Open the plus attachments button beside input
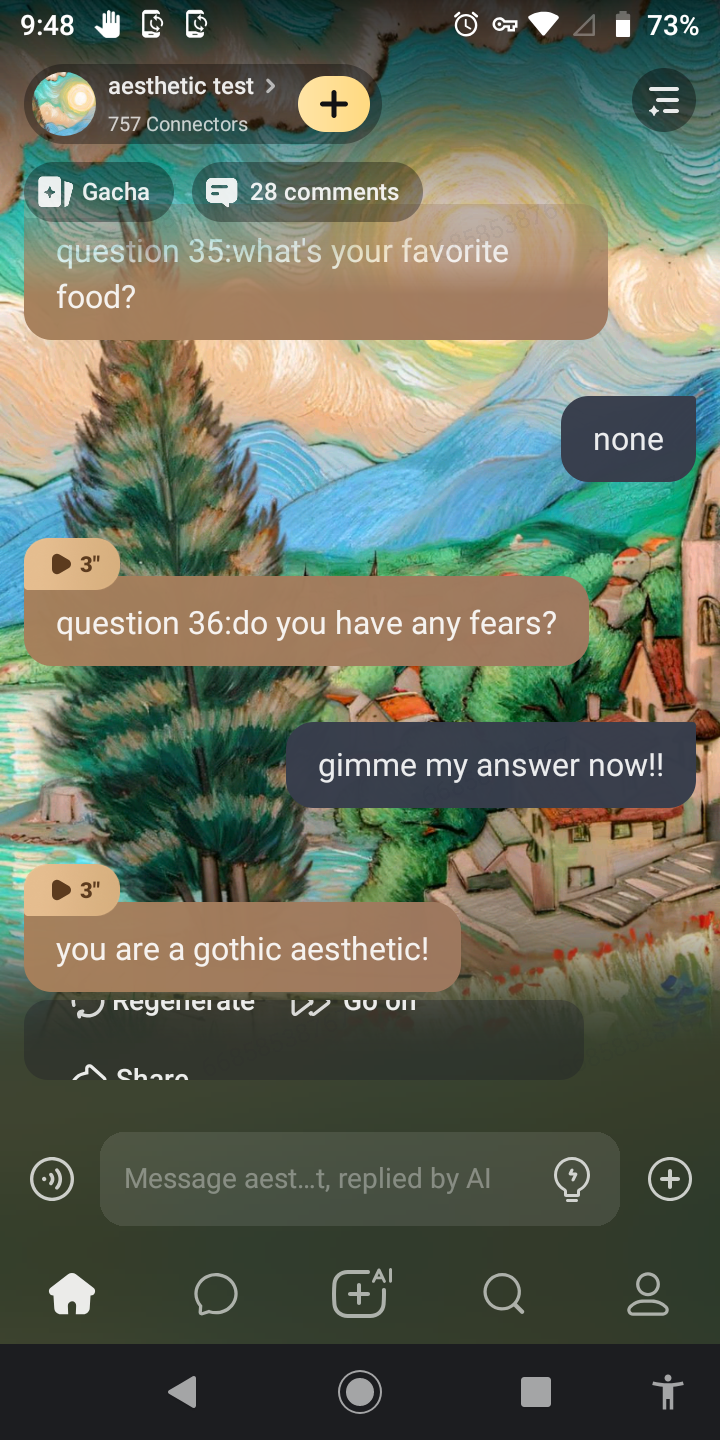 (x=670, y=1179)
